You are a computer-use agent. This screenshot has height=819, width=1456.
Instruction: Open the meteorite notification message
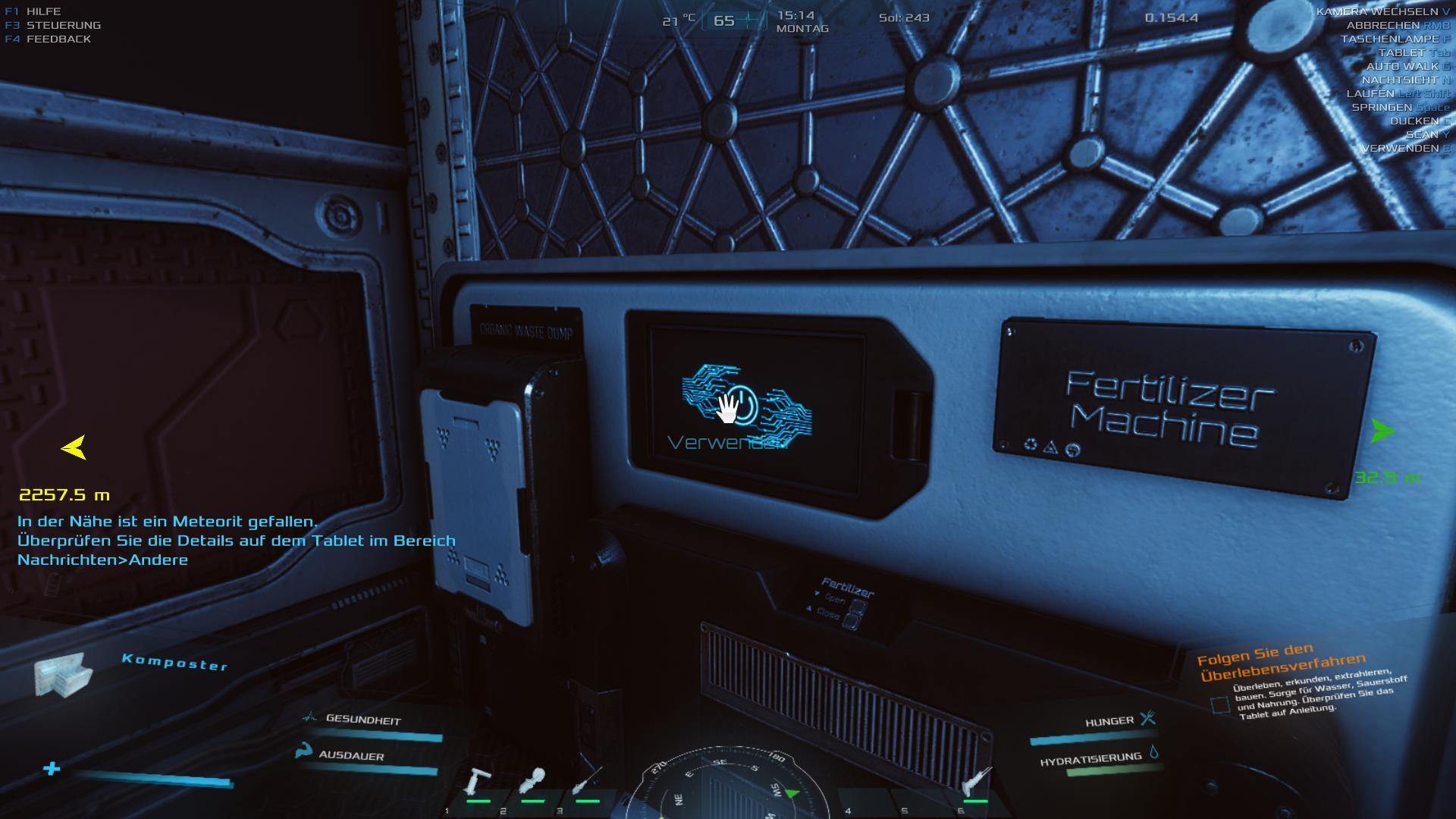236,541
